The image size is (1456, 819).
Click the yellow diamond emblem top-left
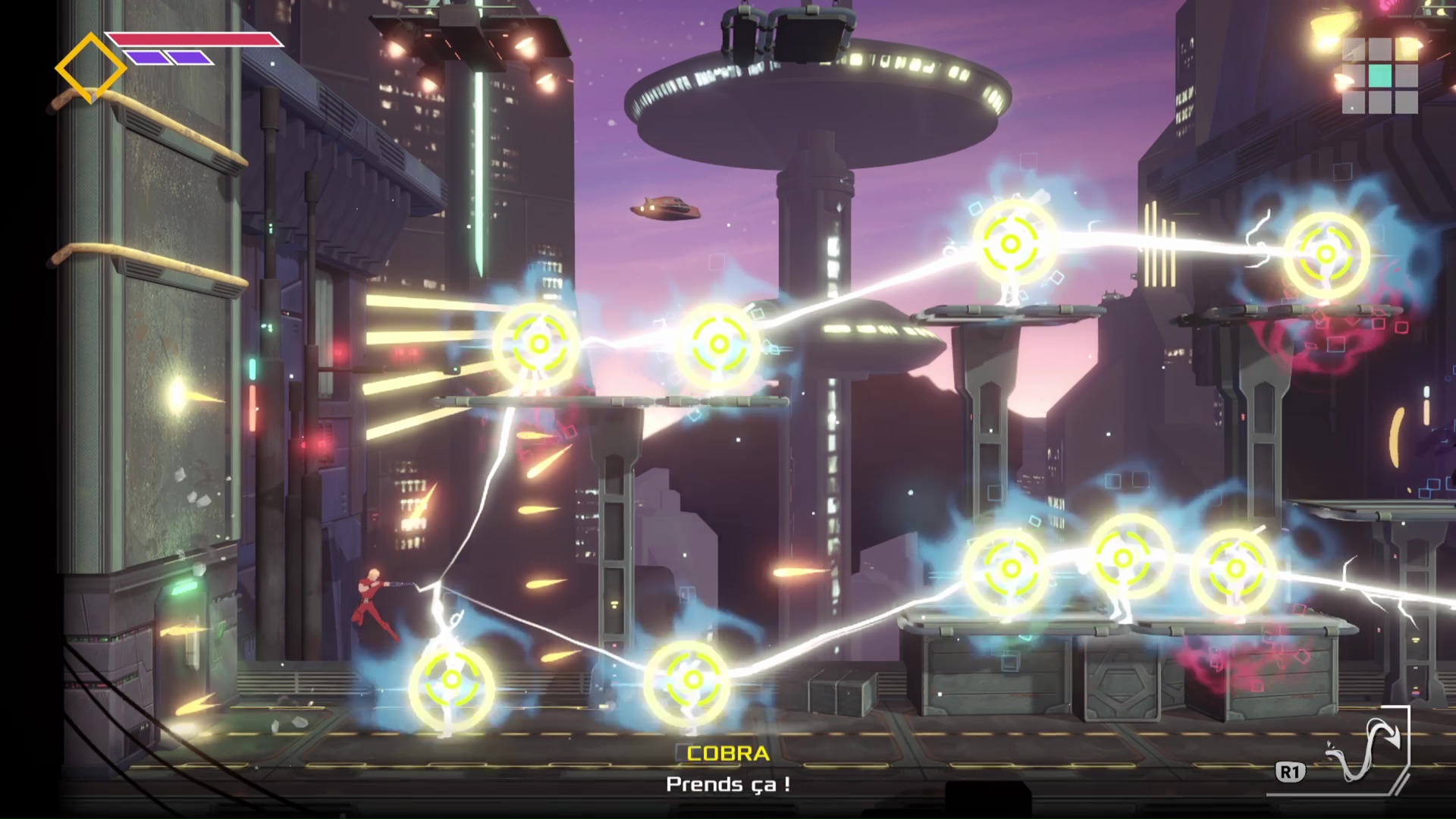[x=91, y=66]
